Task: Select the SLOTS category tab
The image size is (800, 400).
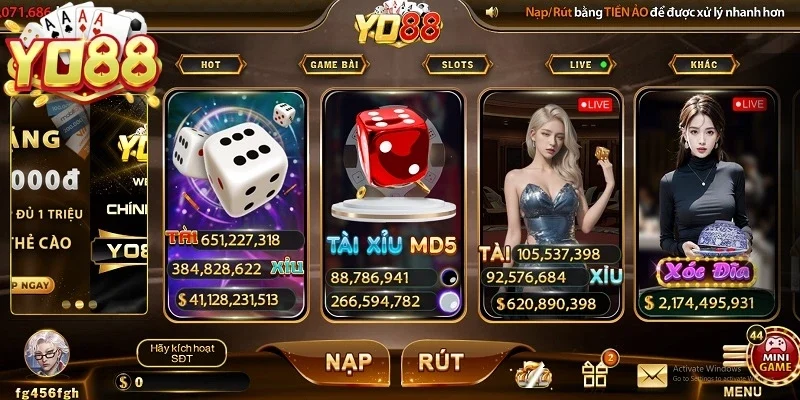Action: pyautogui.click(x=457, y=65)
